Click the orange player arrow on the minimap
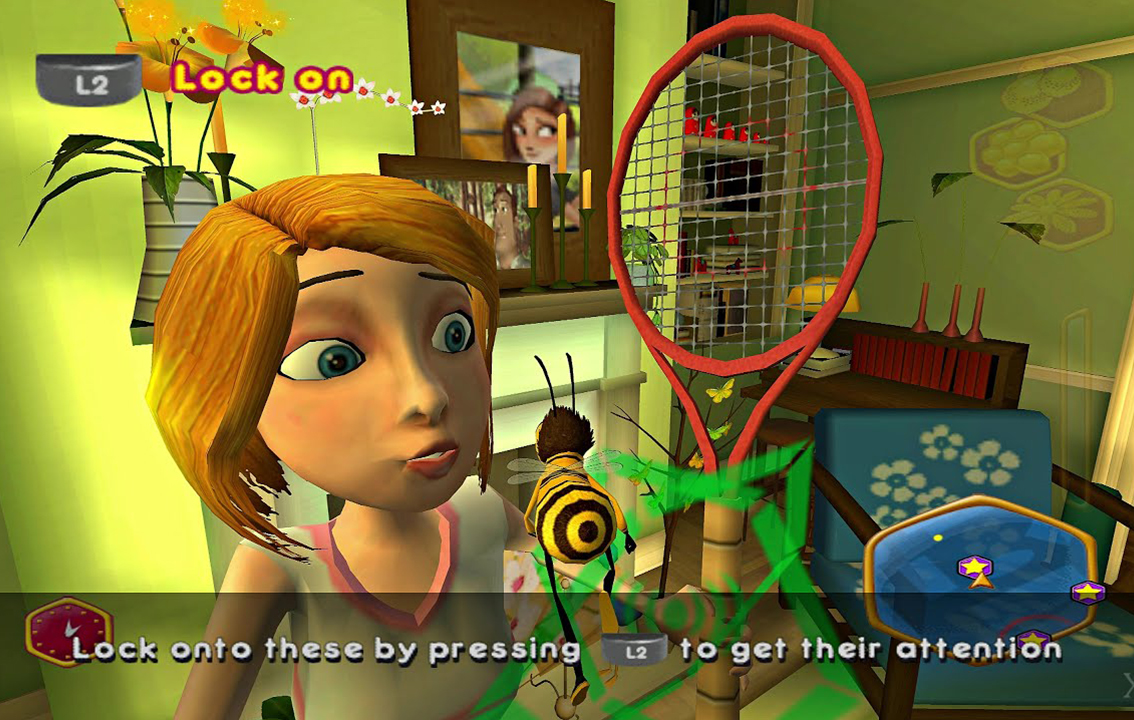 979,581
